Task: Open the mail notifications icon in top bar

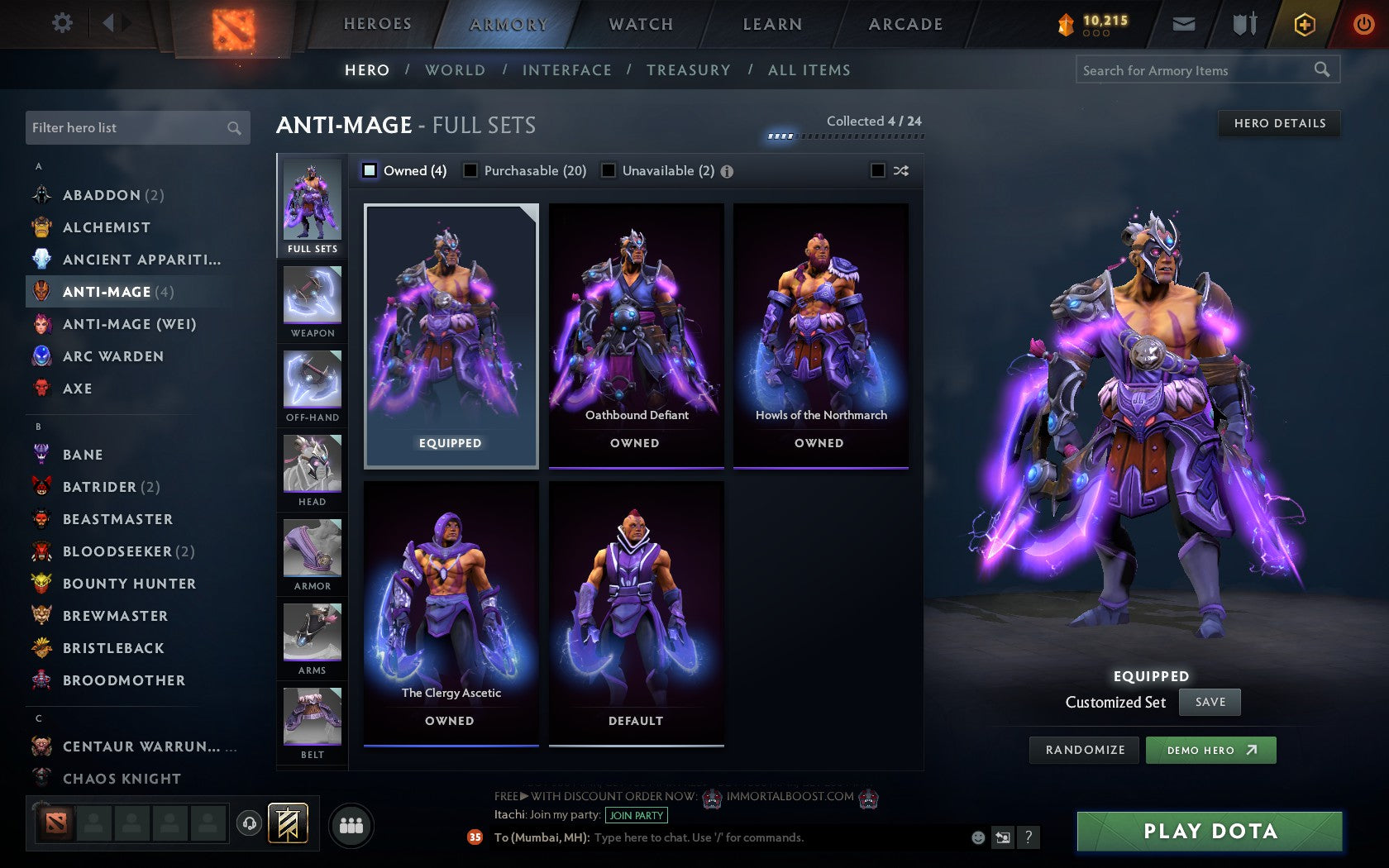Action: point(1184,24)
